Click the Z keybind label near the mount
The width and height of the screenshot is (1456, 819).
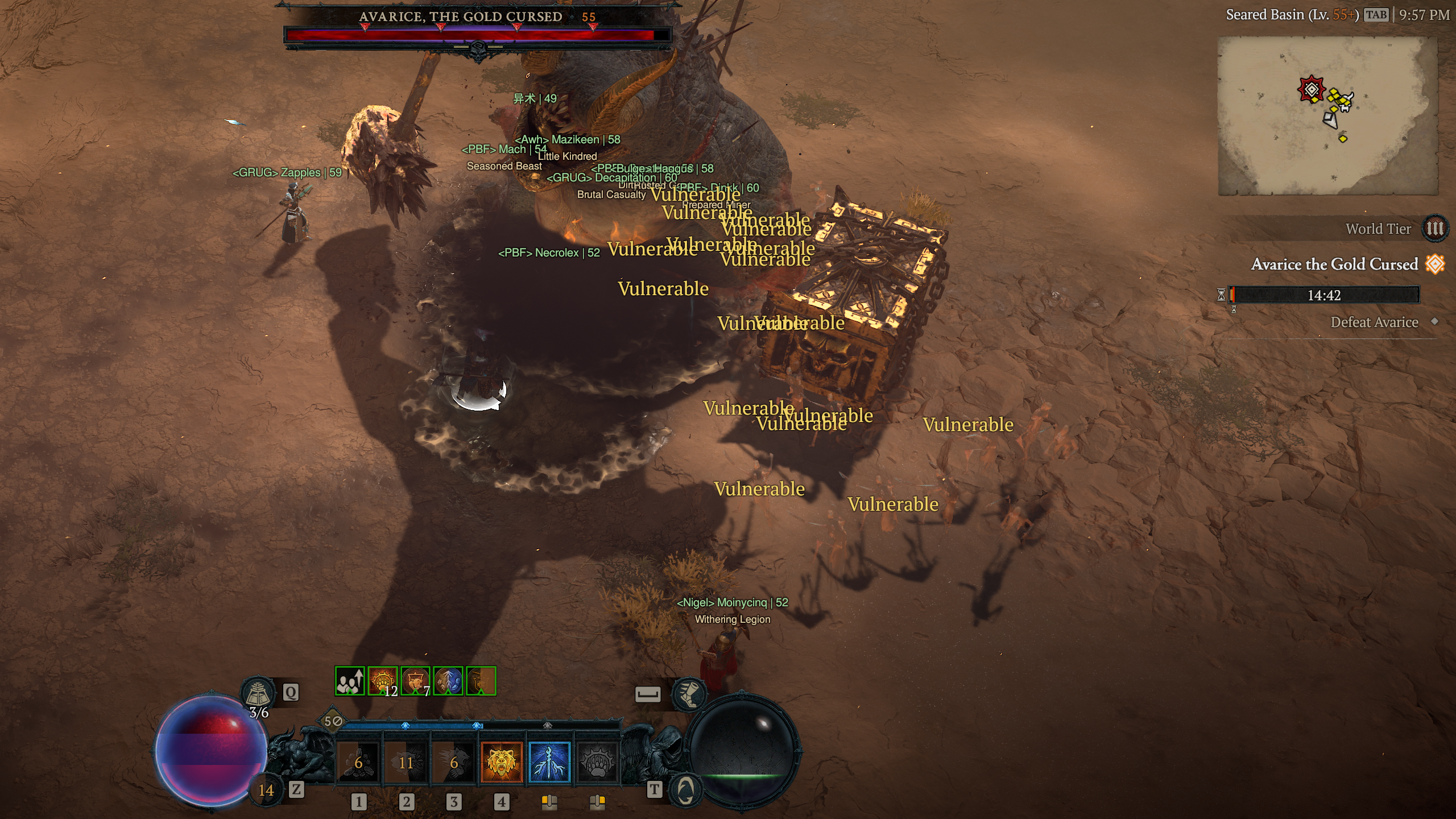click(296, 791)
